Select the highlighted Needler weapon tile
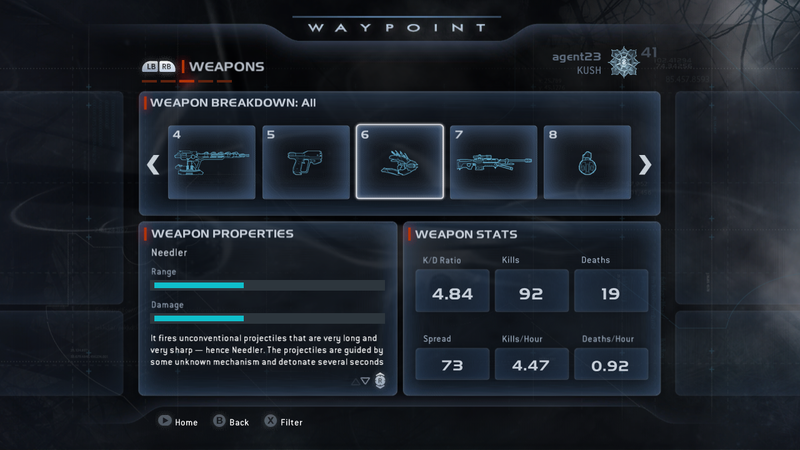The image size is (800, 450). 400,162
